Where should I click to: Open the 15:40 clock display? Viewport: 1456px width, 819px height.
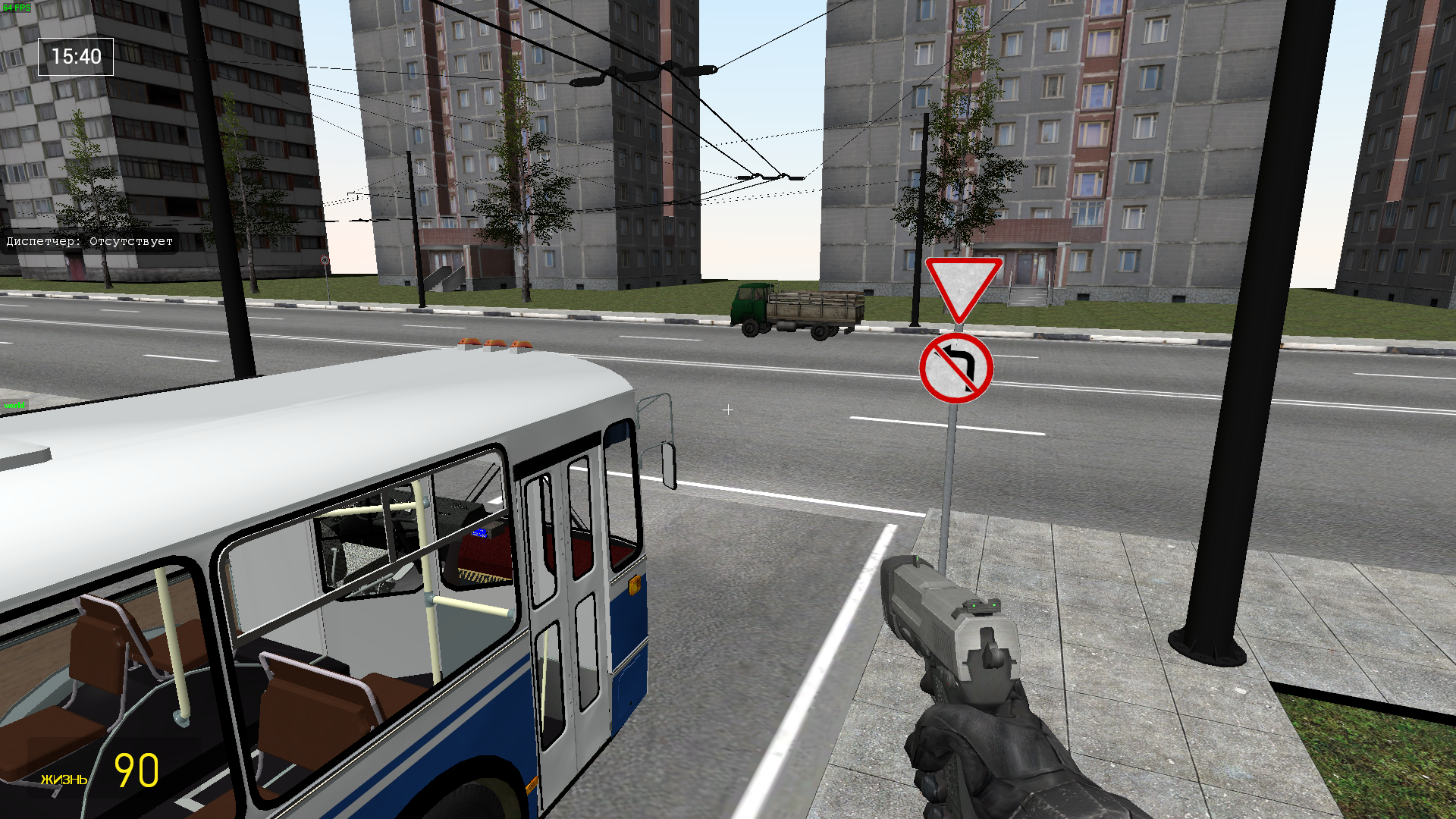(x=75, y=55)
